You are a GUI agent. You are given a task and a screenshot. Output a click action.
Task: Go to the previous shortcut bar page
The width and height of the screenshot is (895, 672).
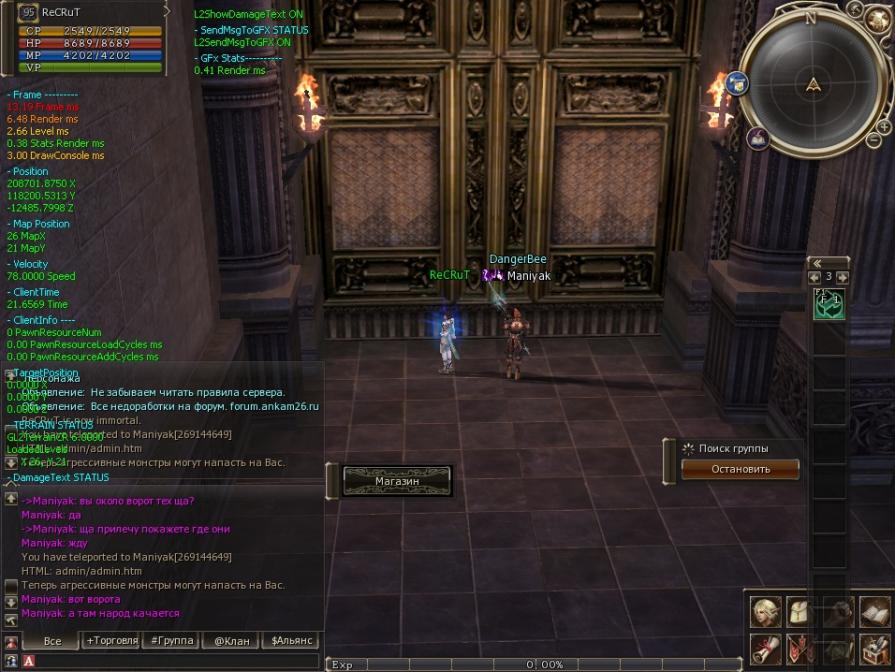point(814,277)
